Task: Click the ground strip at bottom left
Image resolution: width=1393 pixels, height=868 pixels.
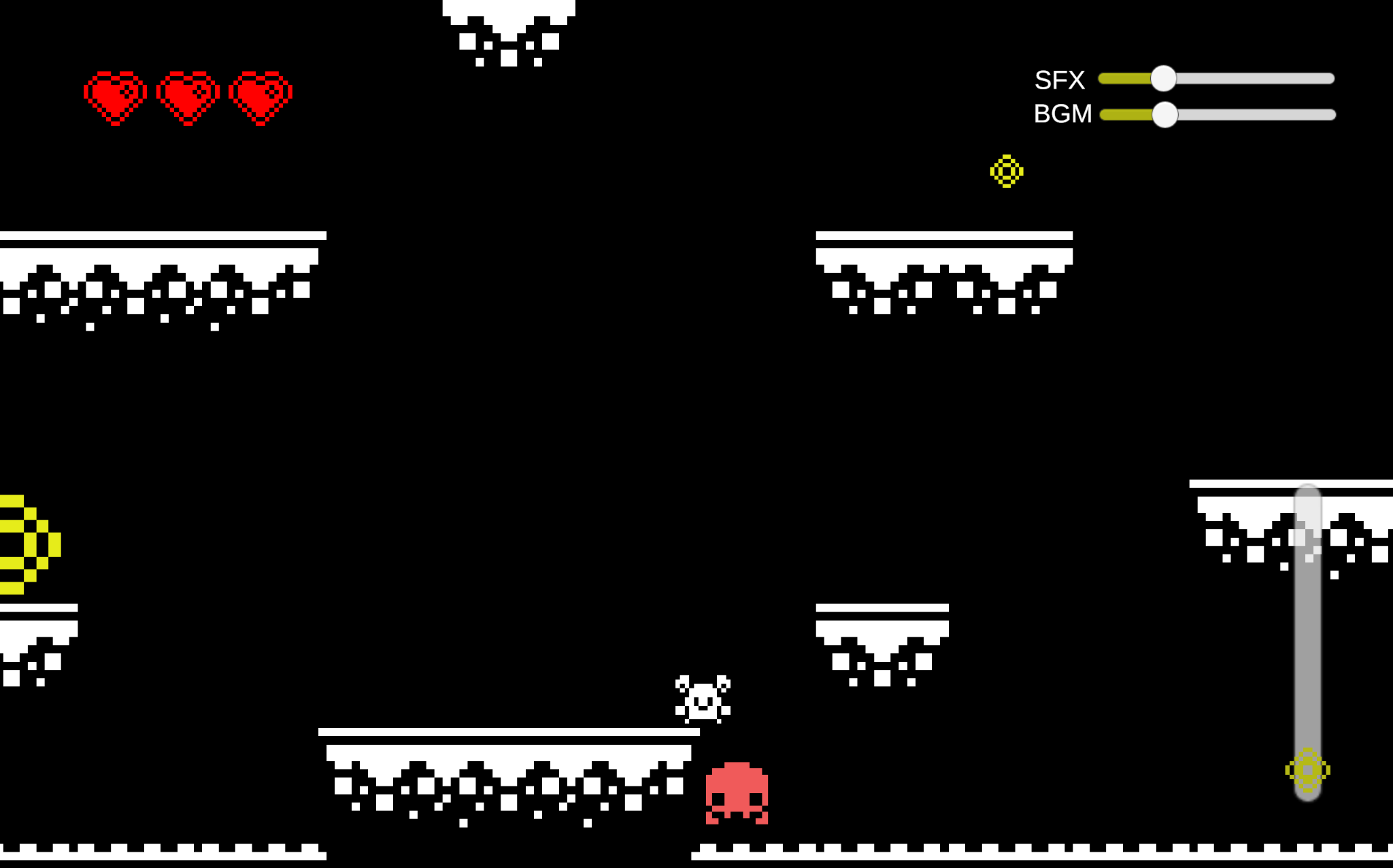Action: [x=163, y=854]
